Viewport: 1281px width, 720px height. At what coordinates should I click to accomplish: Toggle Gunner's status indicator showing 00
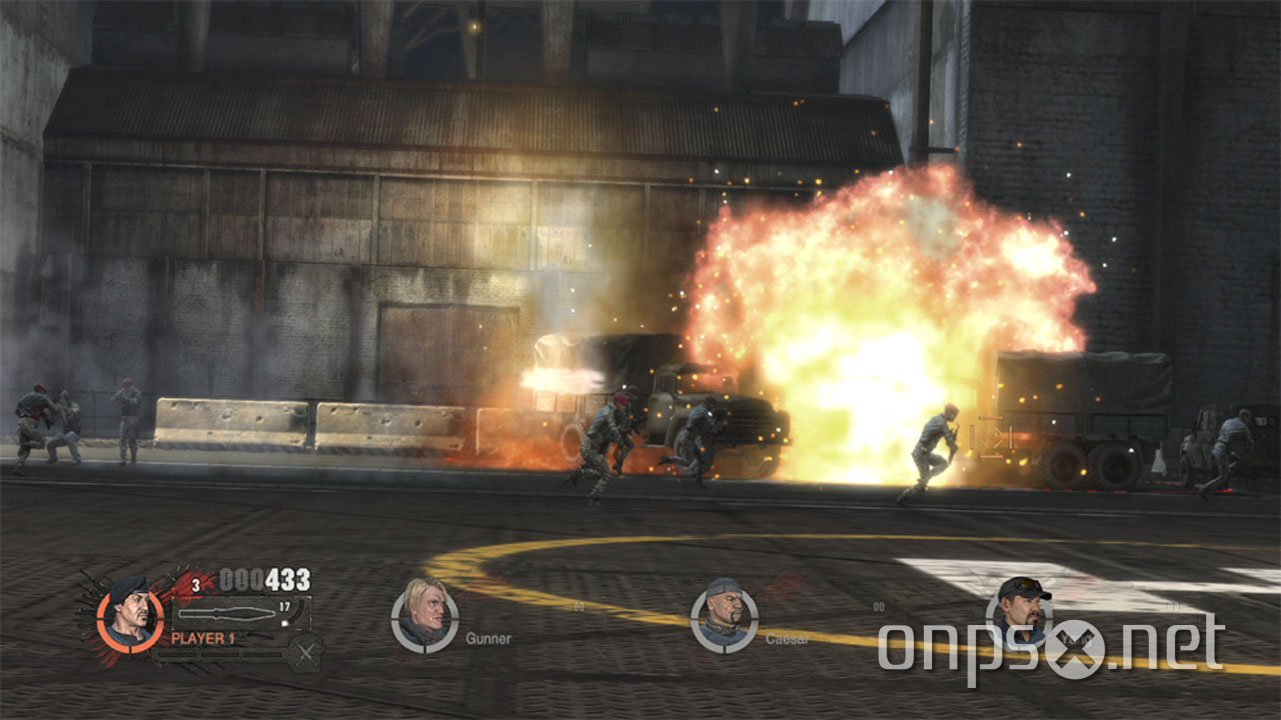(577, 606)
